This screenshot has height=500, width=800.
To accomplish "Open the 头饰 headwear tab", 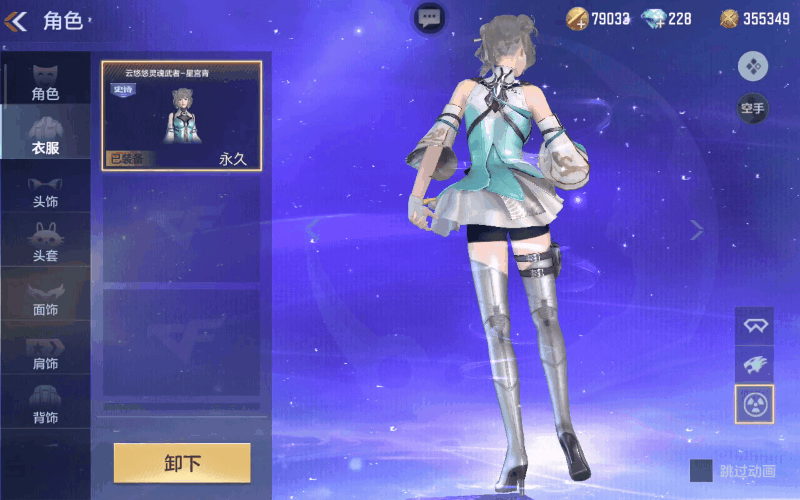I will [x=45, y=188].
